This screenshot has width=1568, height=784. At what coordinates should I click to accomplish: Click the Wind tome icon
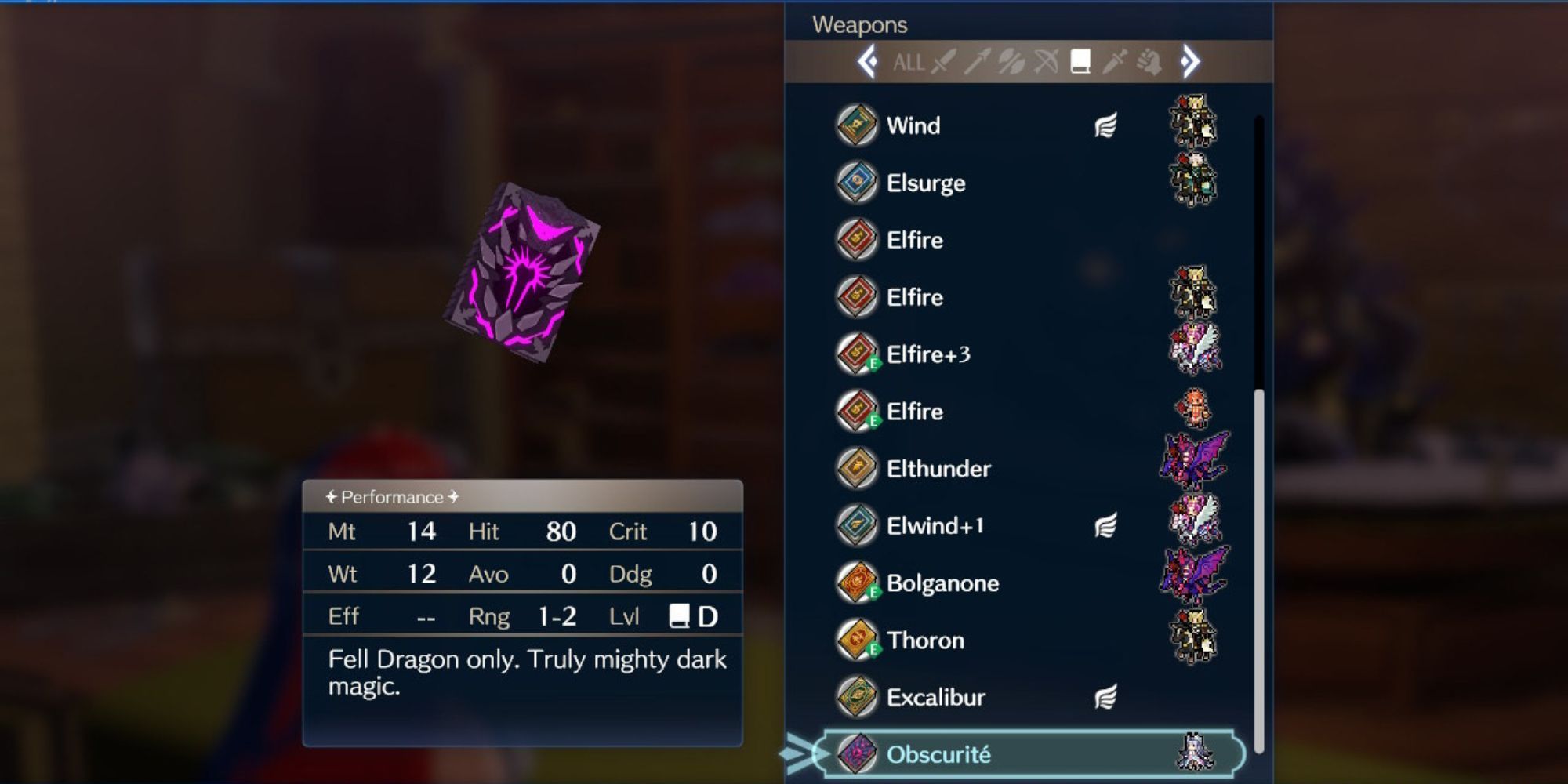(856, 125)
